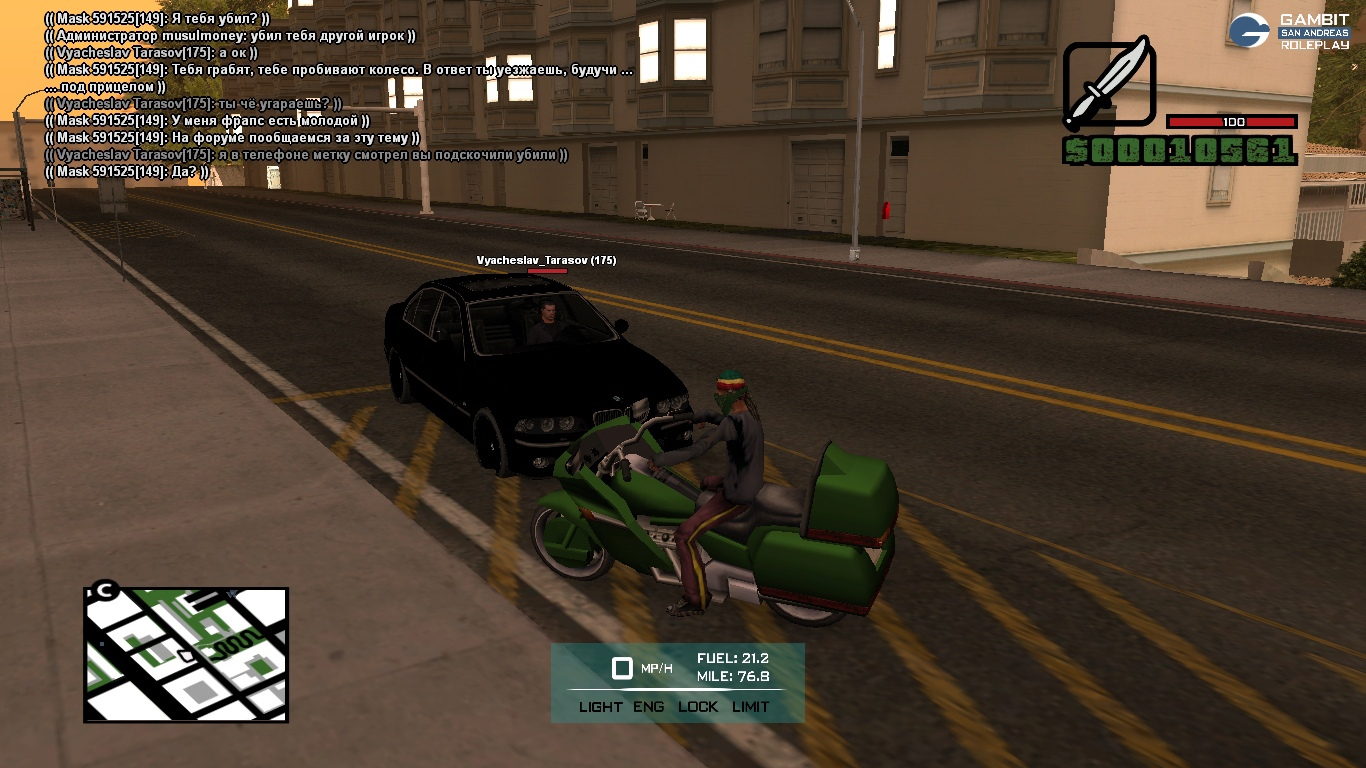
Task: Toggle the LOCK indicator
Action: click(698, 706)
